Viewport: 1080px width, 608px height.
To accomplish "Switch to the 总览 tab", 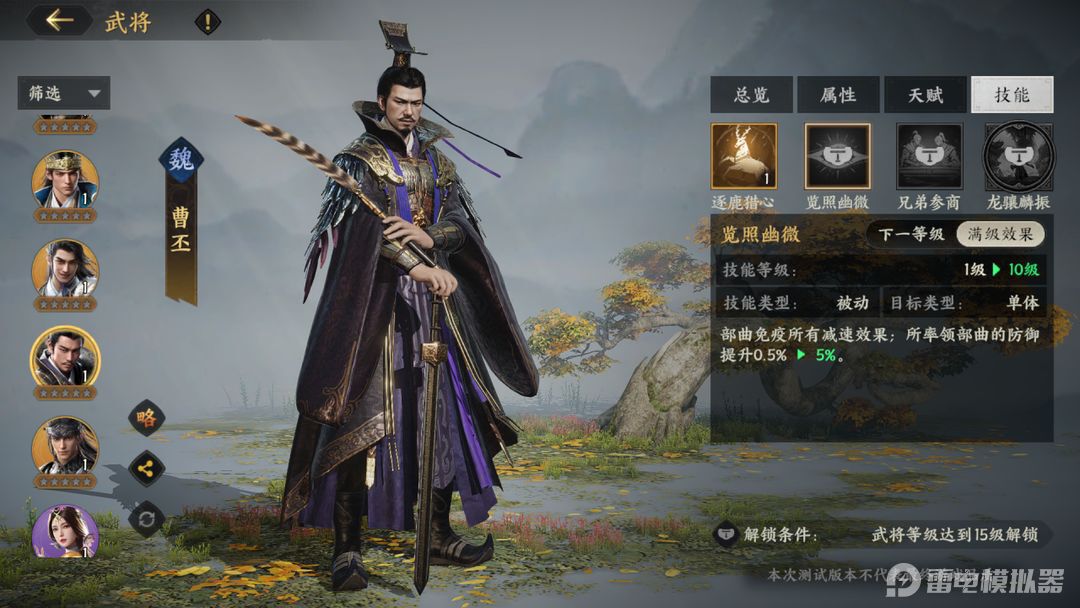I will (x=751, y=95).
